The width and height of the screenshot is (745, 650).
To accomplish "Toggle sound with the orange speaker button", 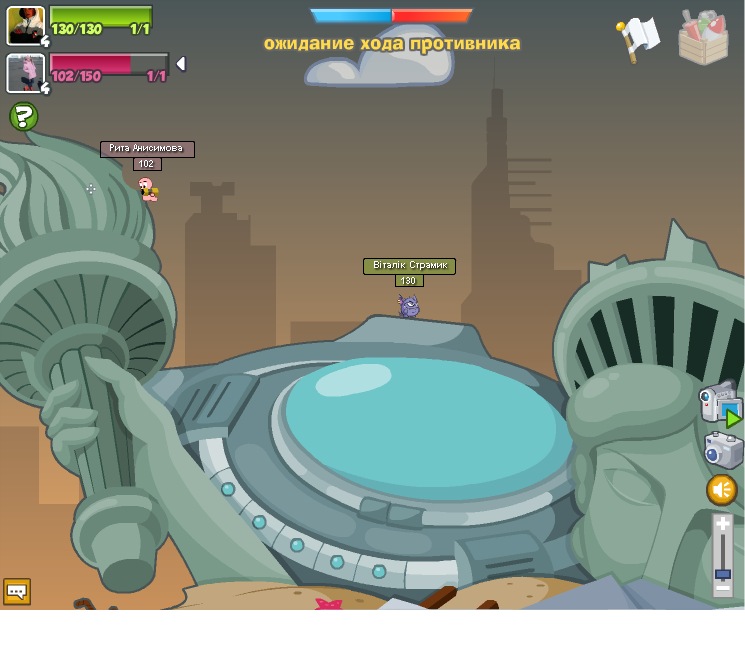I will pos(722,490).
